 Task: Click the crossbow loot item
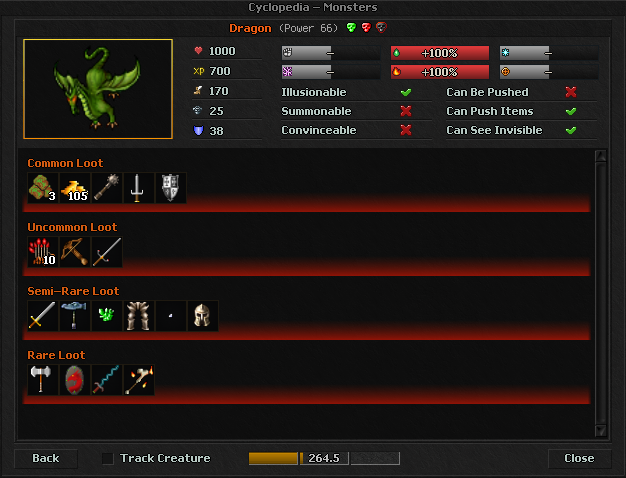(x=75, y=252)
